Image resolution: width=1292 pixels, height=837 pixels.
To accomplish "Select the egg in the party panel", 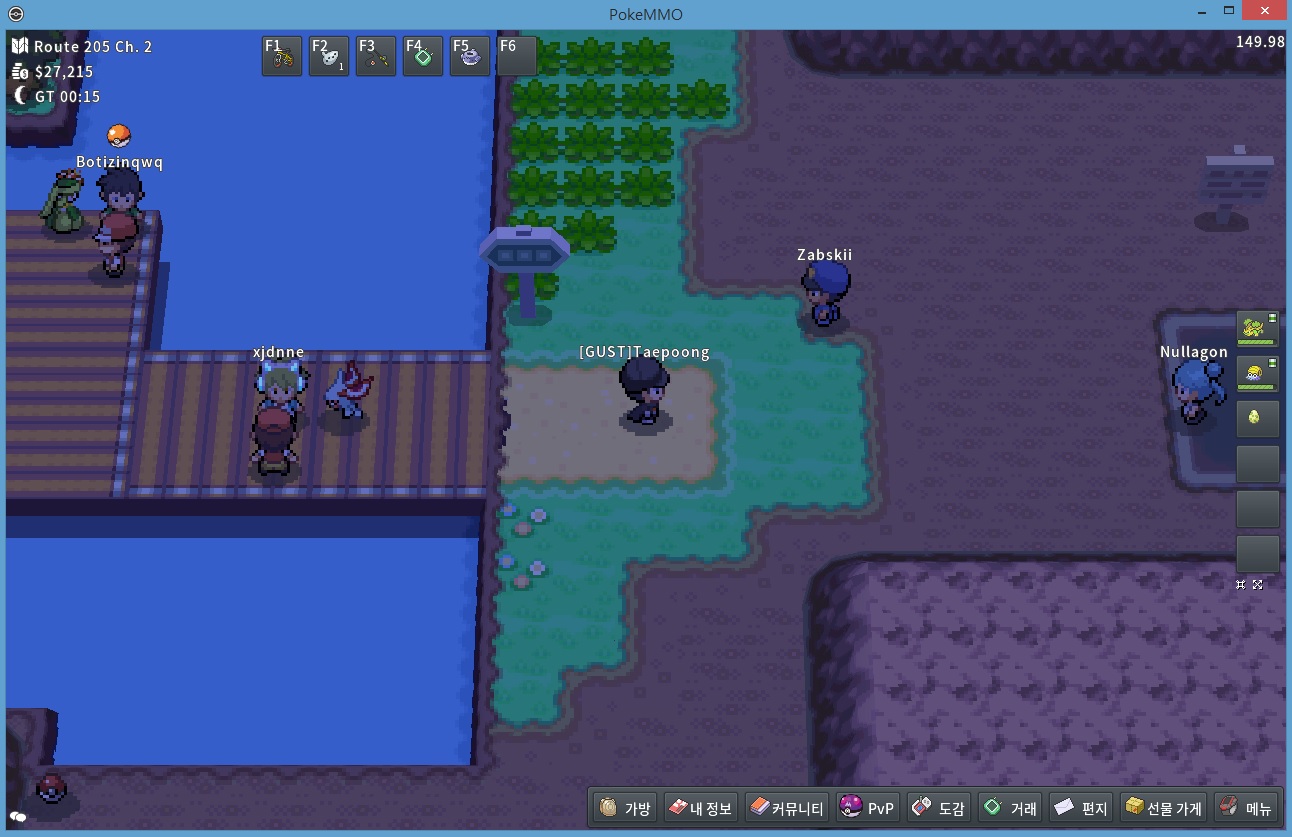I will [x=1257, y=418].
